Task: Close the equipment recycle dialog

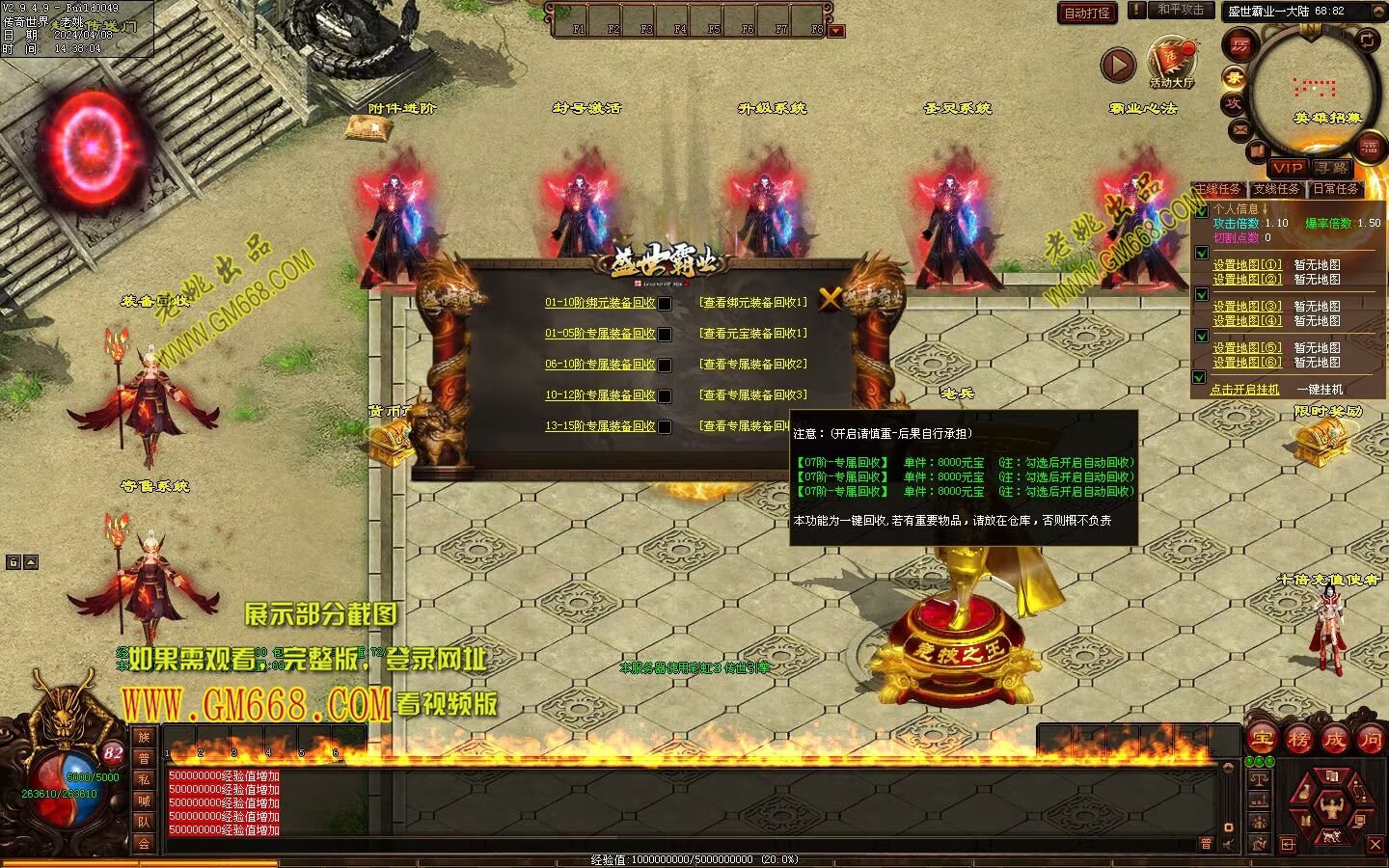Action: click(x=830, y=299)
